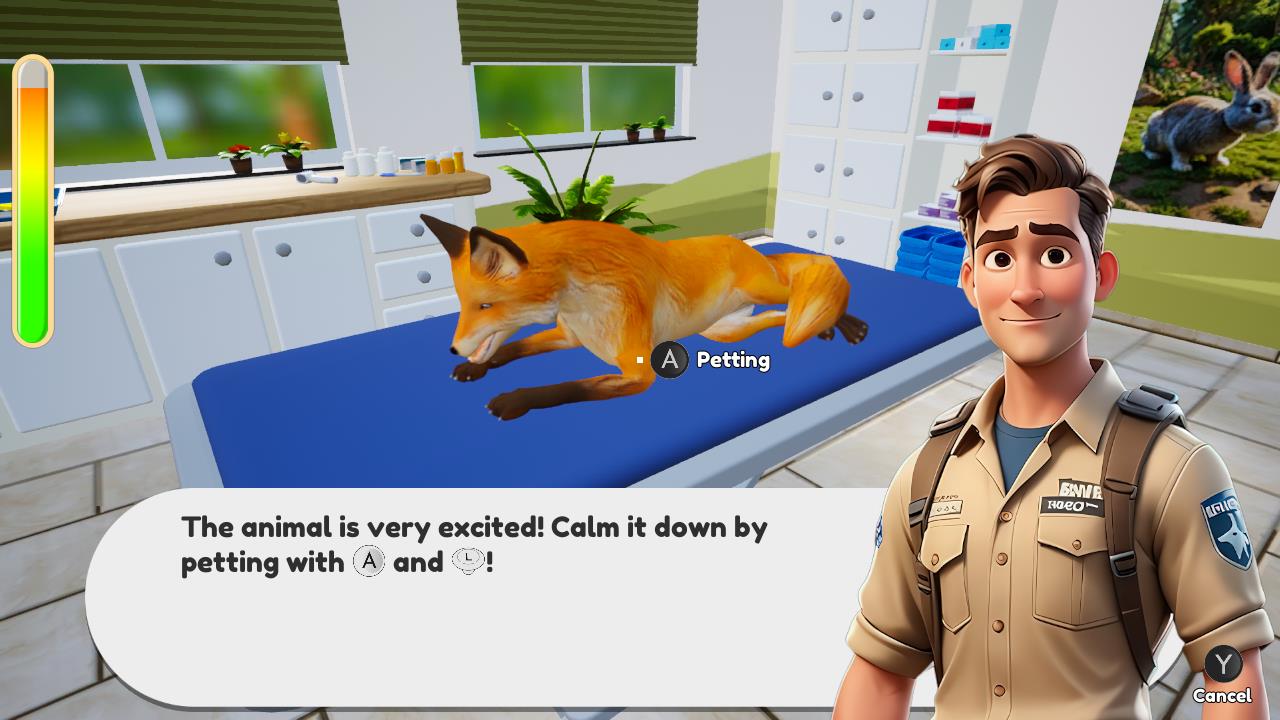Select the Petting action label
1280x720 pixels.
point(736,361)
